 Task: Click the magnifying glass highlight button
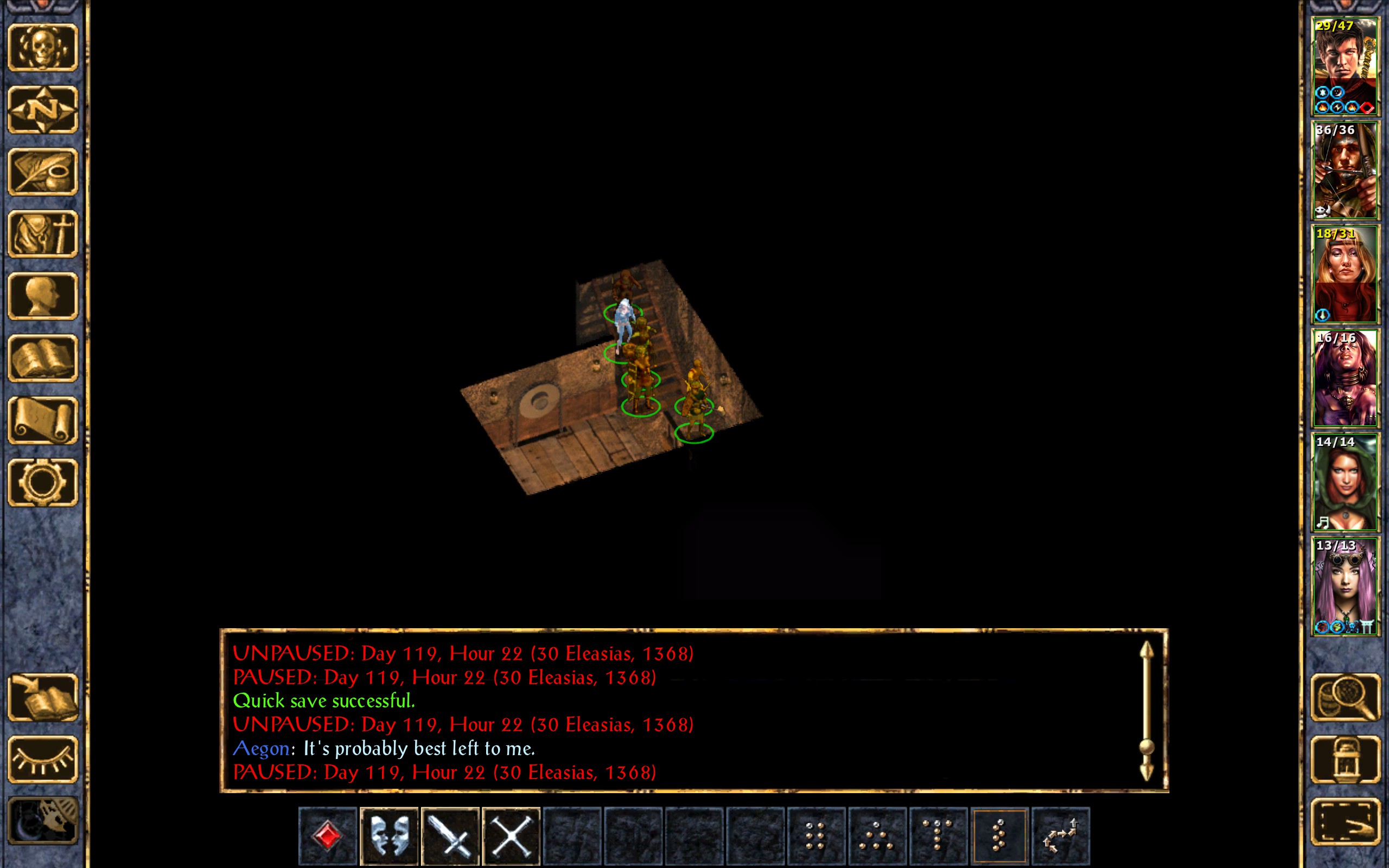(x=1346, y=697)
